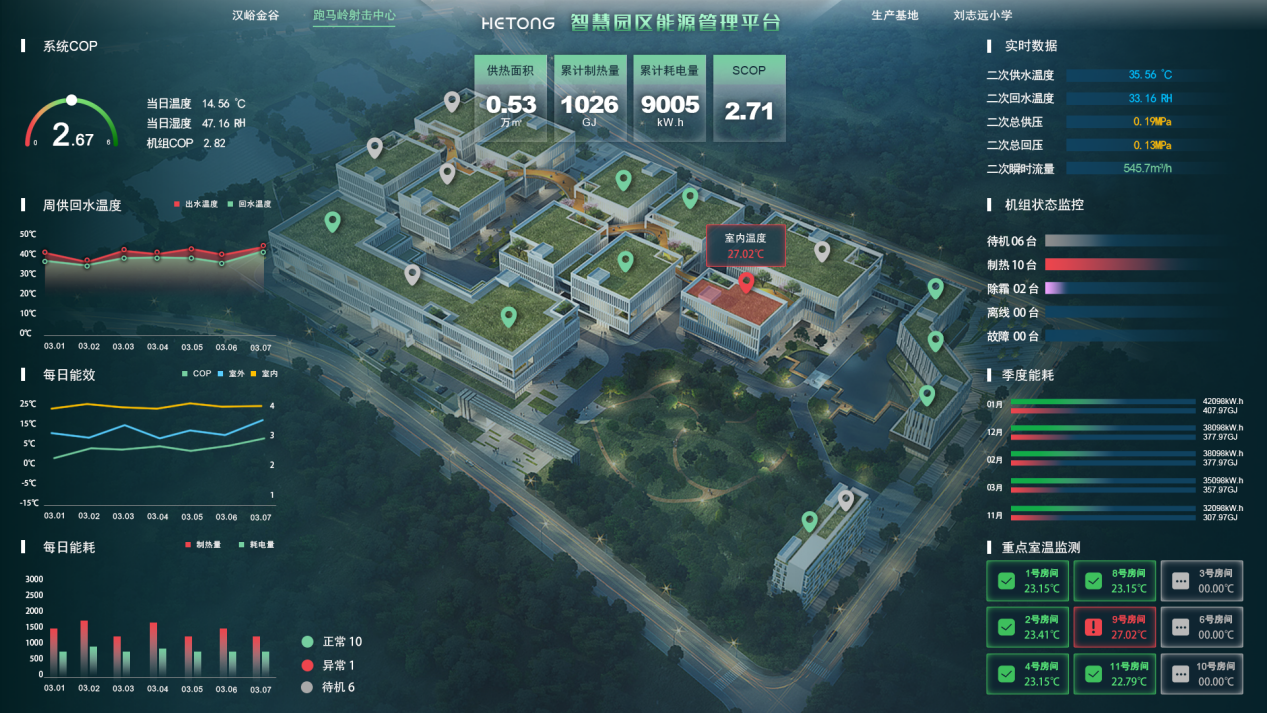Toggle the 室外 line legend entry
The width and height of the screenshot is (1267, 713).
tap(232, 374)
